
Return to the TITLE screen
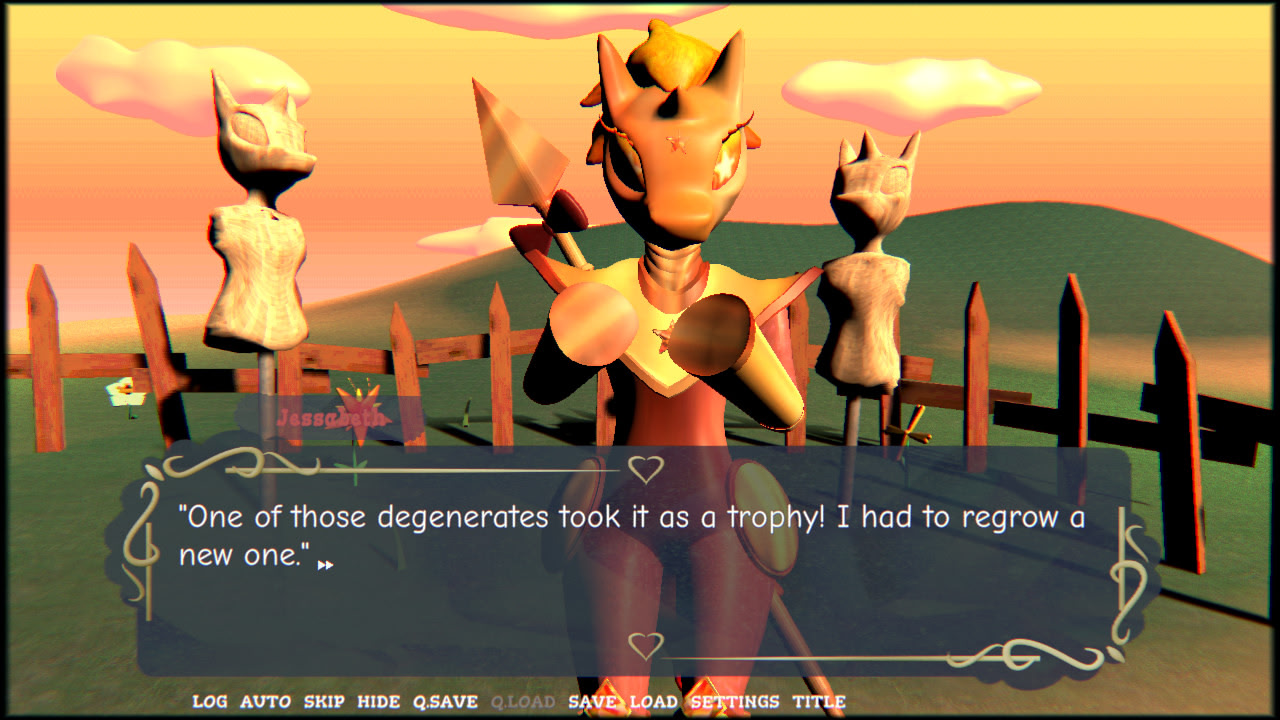tap(819, 702)
